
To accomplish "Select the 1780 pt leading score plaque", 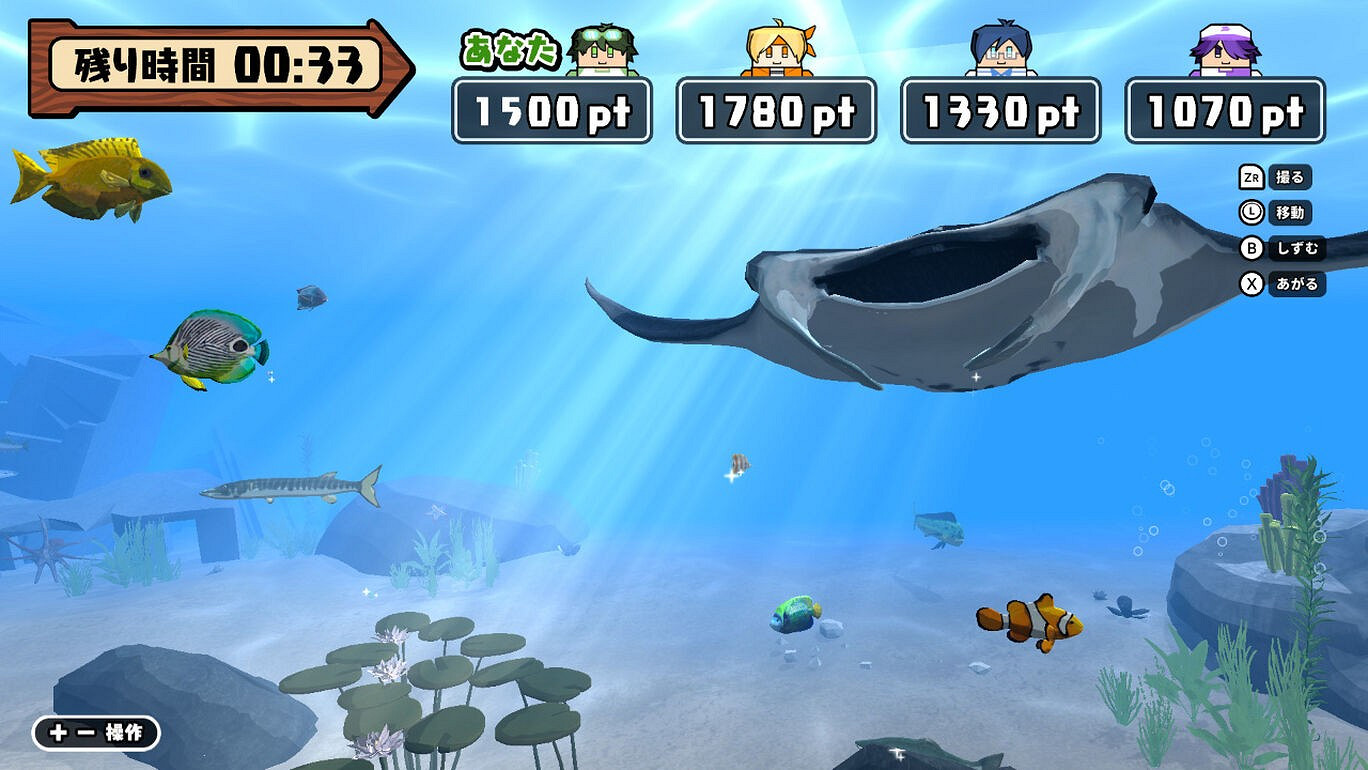I will tap(776, 112).
